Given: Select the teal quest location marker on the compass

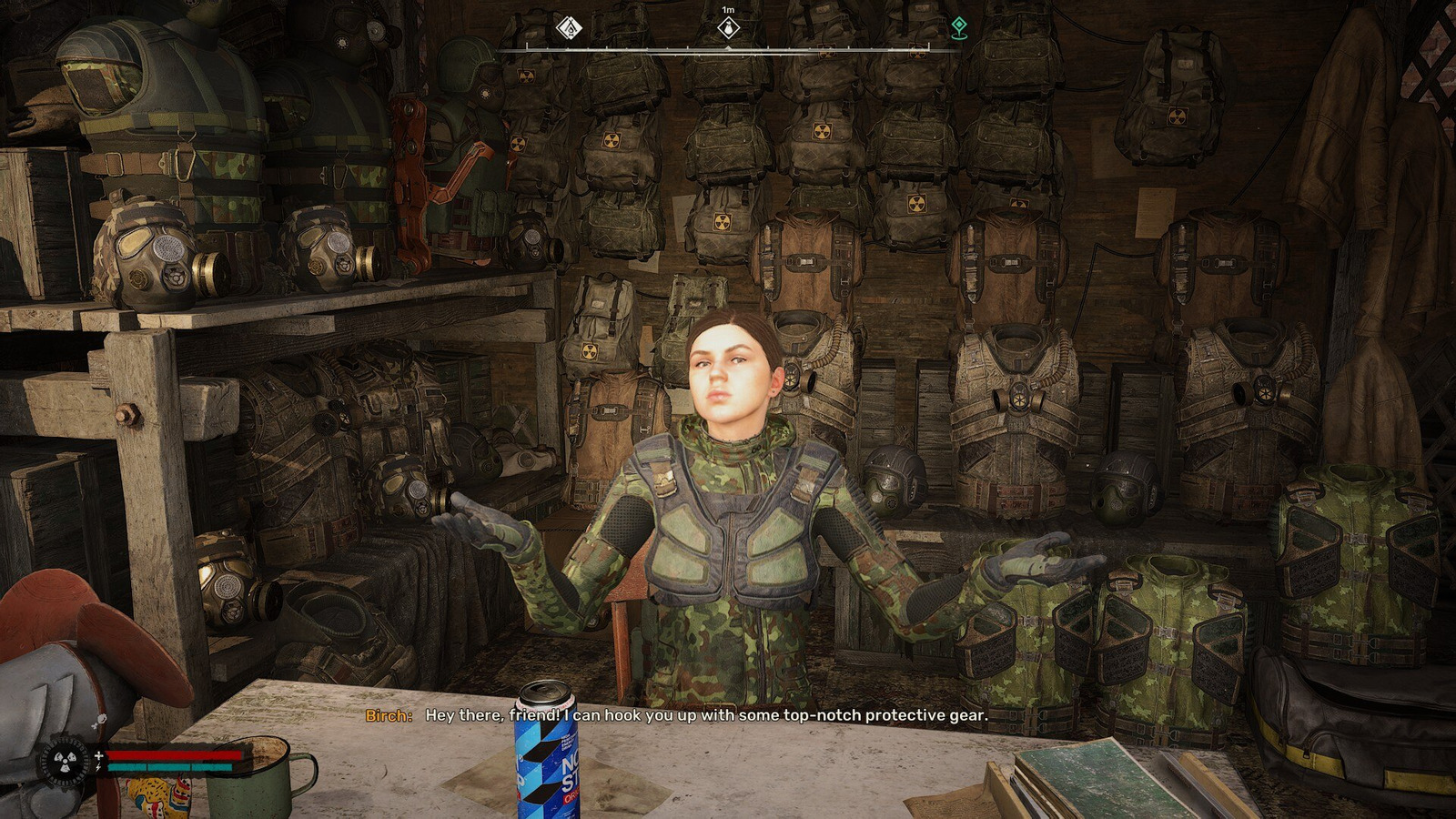Looking at the screenshot, I should 959,28.
